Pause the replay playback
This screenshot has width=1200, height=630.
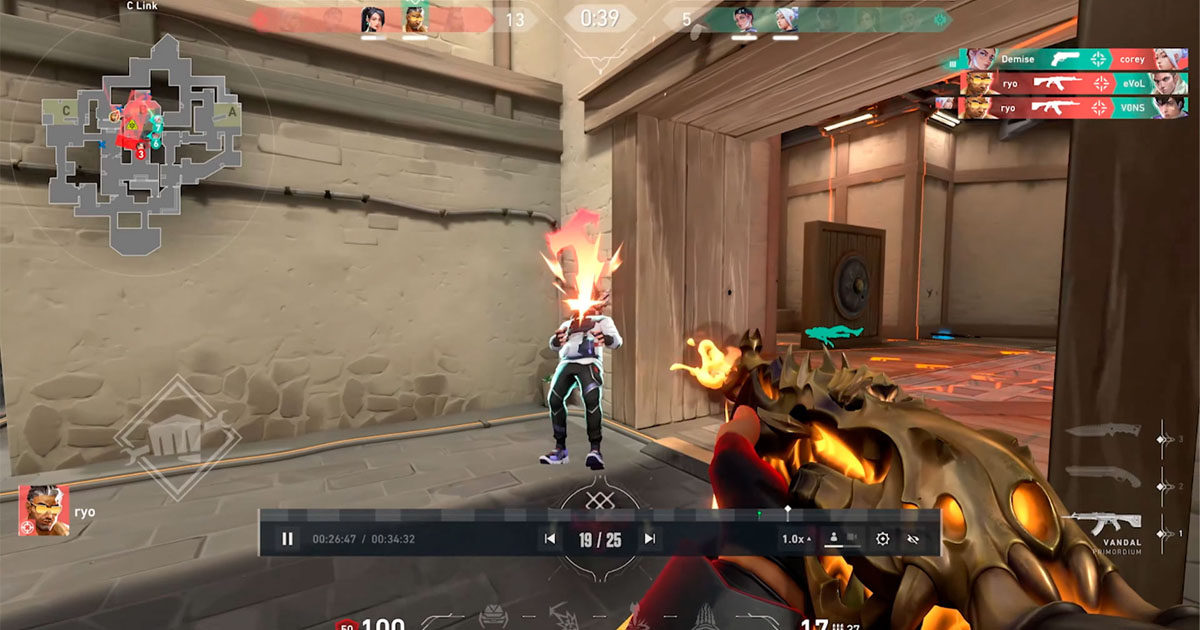coord(287,539)
